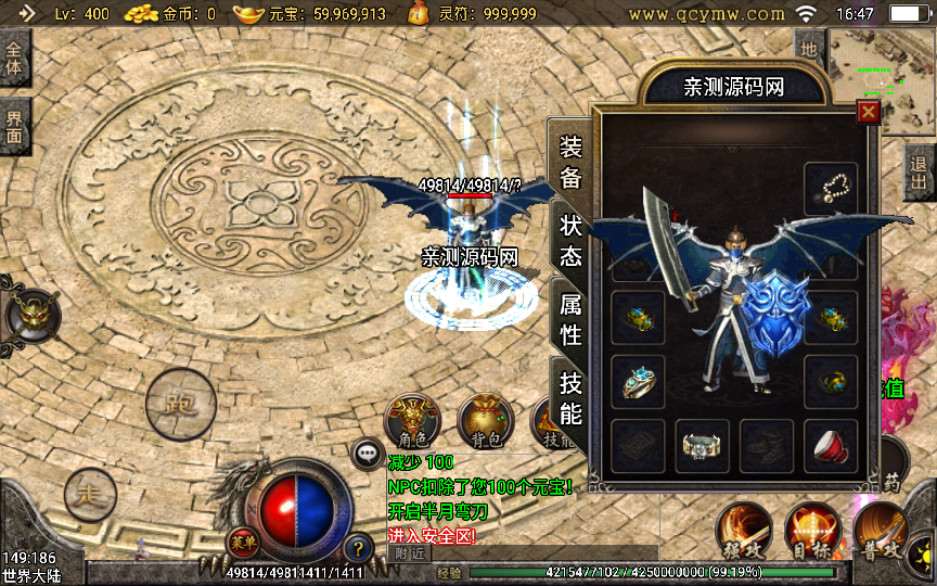Select the bead necklace equipment slot

pos(831,188)
